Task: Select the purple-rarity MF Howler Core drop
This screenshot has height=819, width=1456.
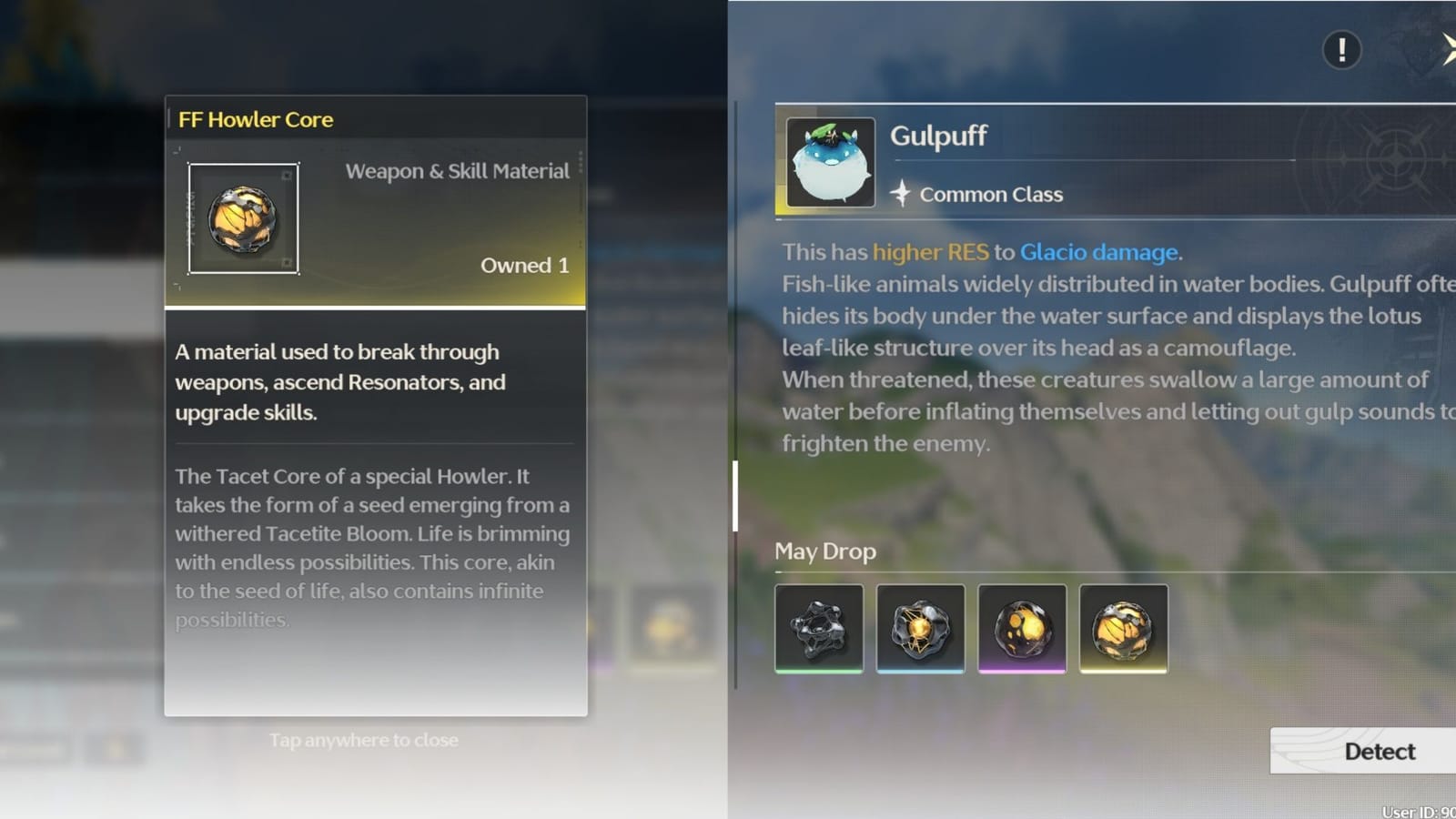Action: 1022,628
